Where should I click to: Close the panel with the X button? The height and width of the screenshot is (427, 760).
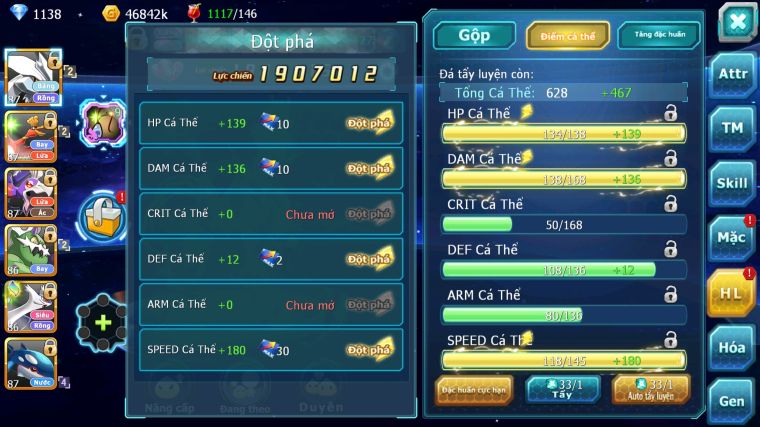[x=737, y=23]
